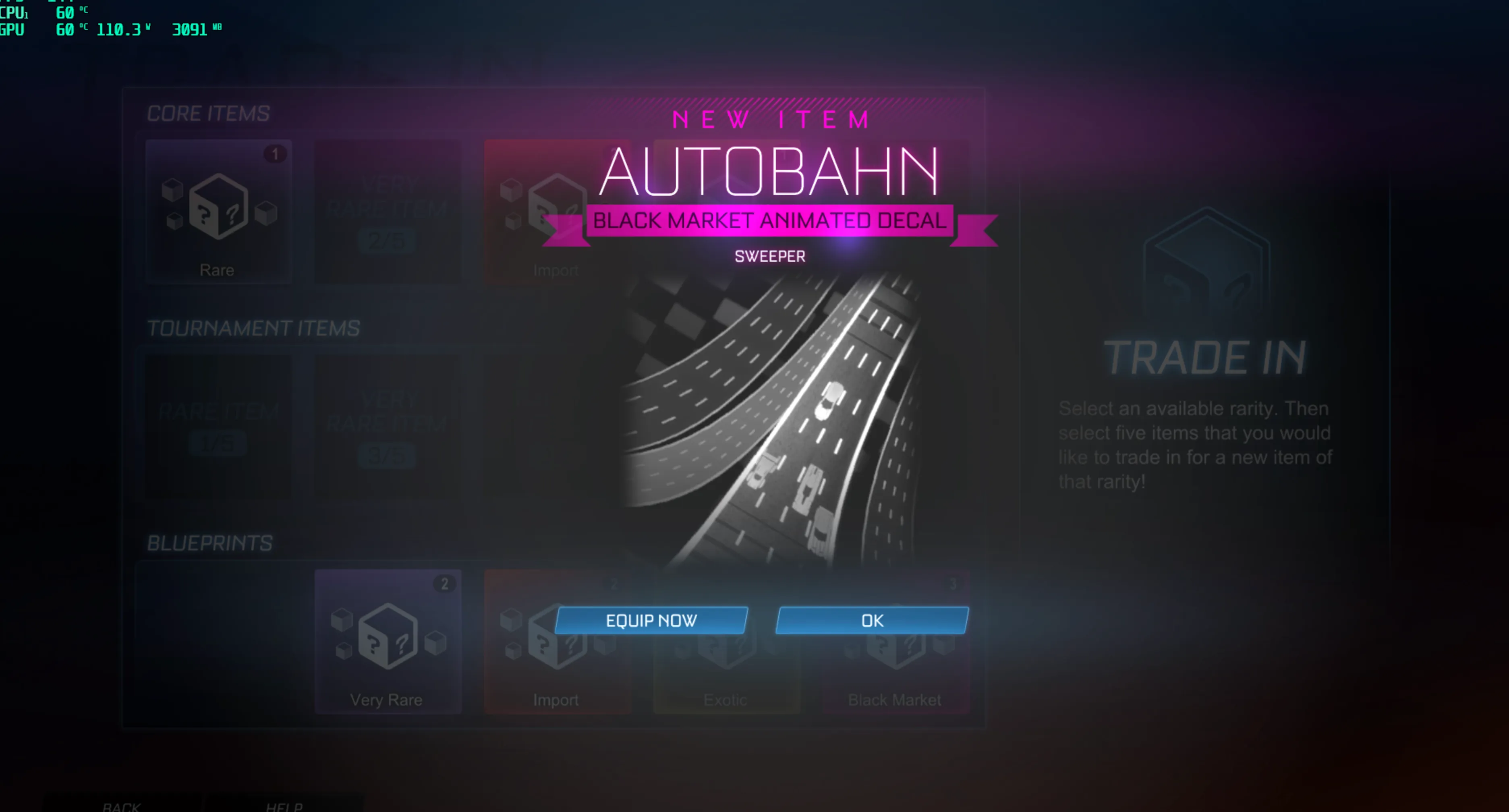Collapse the Blueprints section

point(209,544)
